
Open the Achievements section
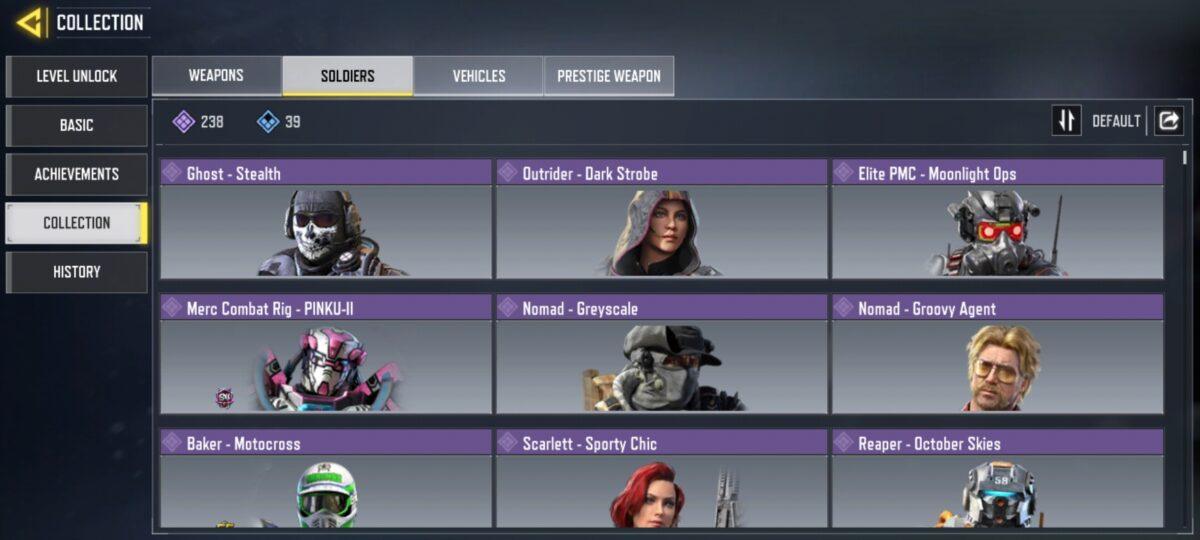pyautogui.click(x=76, y=174)
